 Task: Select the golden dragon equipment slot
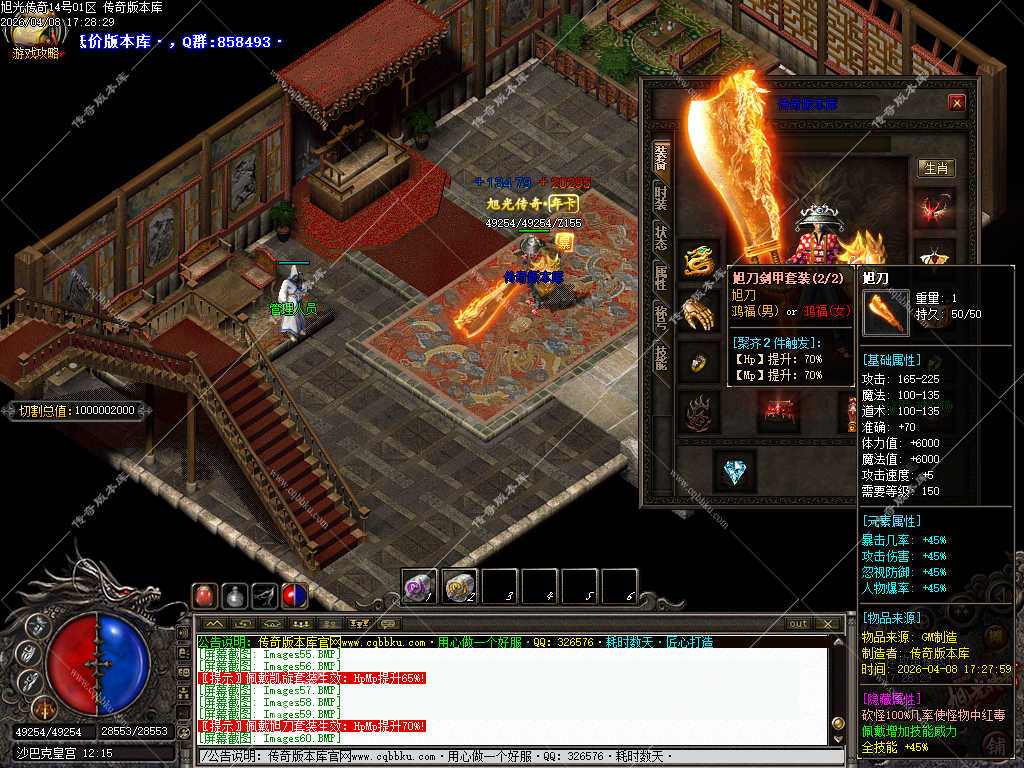[x=699, y=260]
